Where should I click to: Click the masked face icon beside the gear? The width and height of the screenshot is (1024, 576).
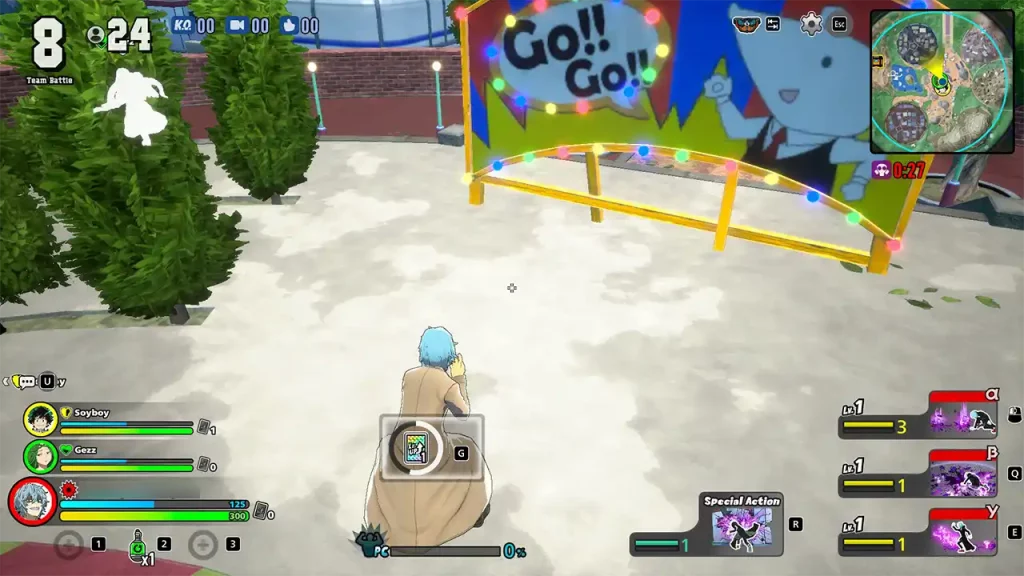(746, 23)
